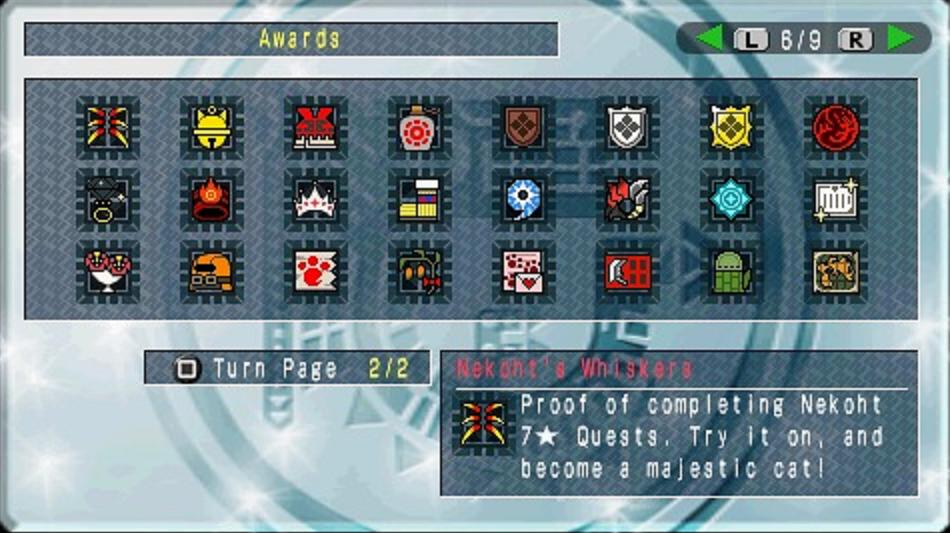
Task: Choose the orange helmet award
Action: [212, 272]
